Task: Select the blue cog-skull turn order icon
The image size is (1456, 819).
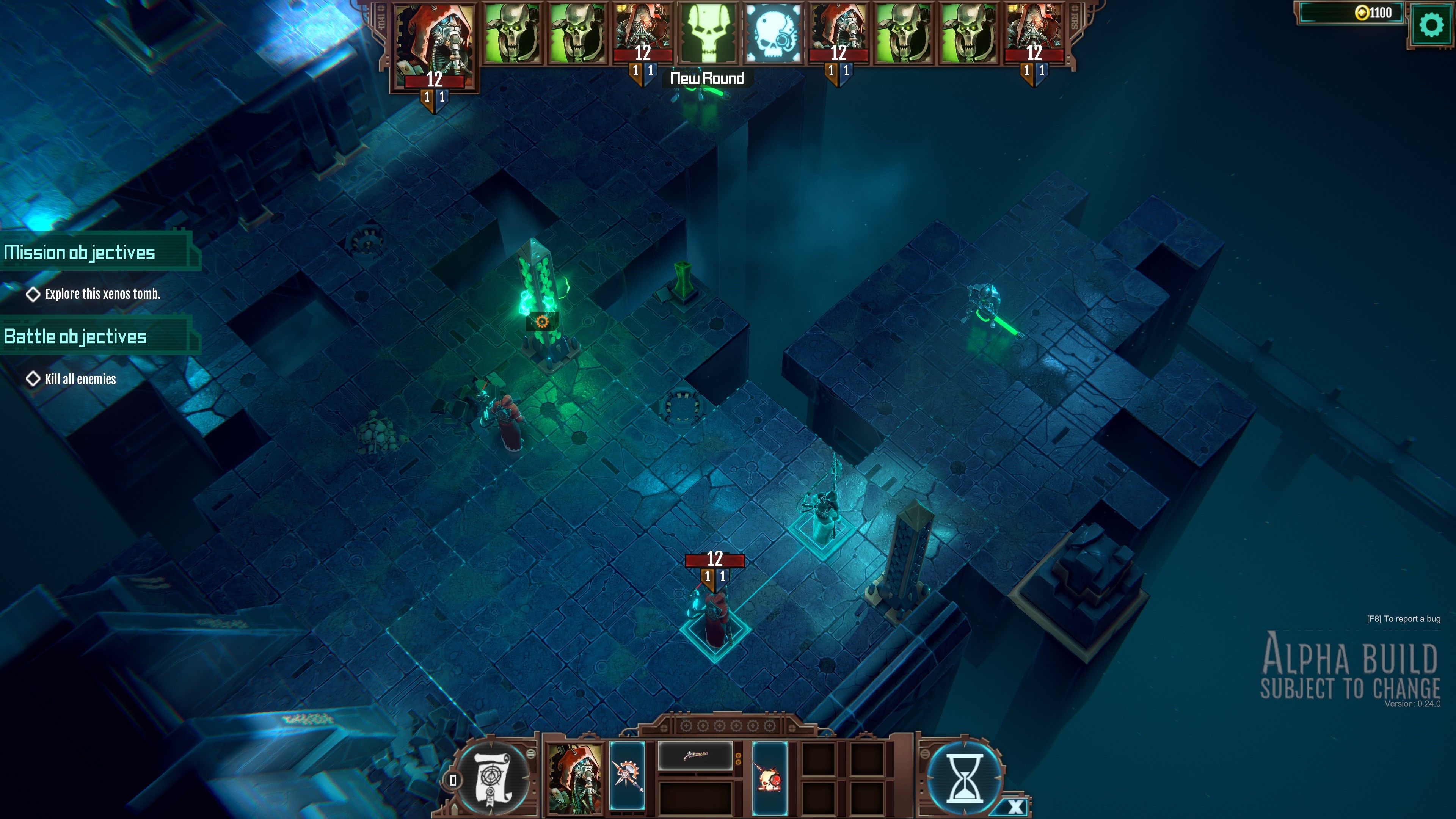Action: click(x=773, y=32)
